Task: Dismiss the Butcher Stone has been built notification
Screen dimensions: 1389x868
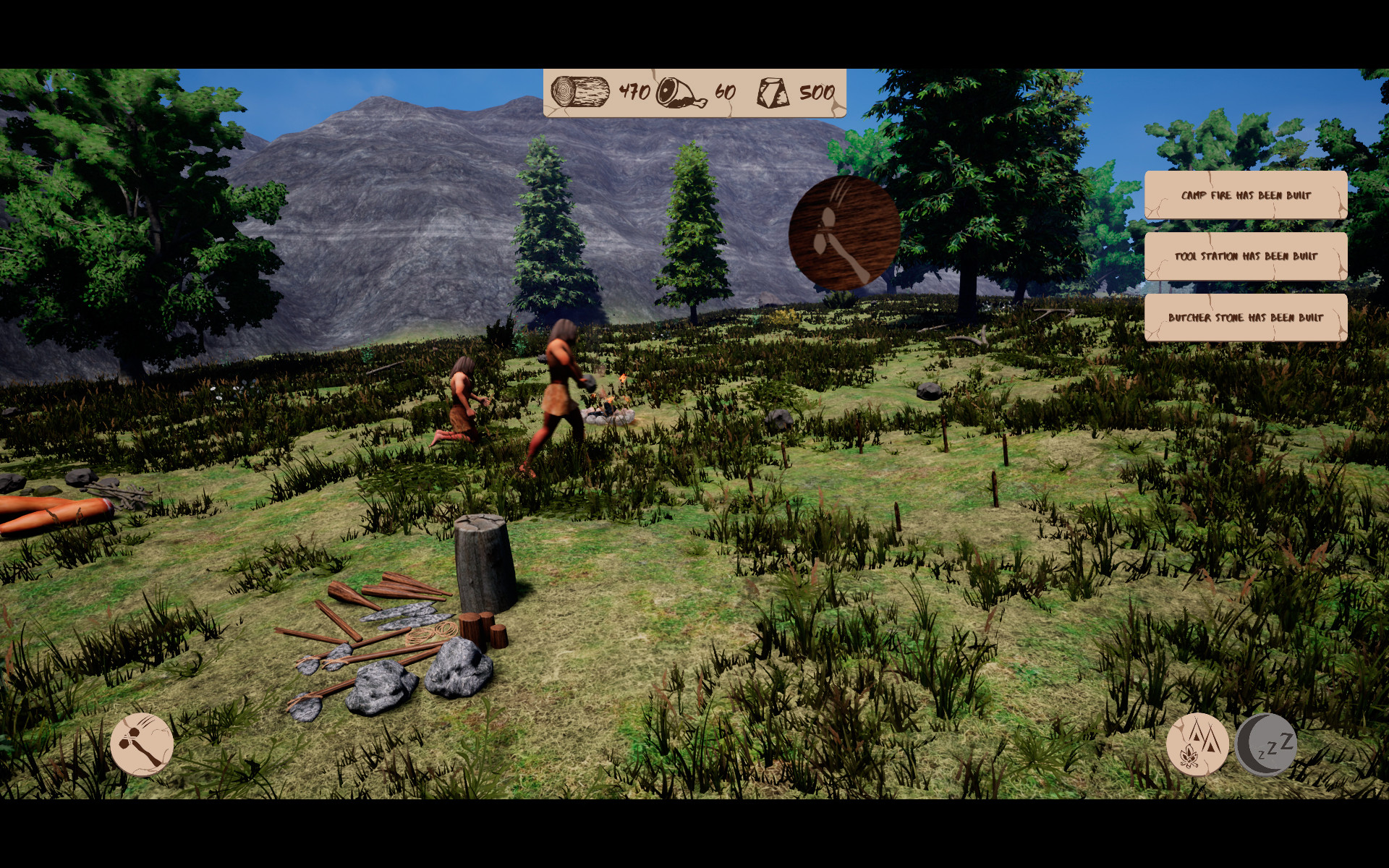Action: coord(1246,317)
